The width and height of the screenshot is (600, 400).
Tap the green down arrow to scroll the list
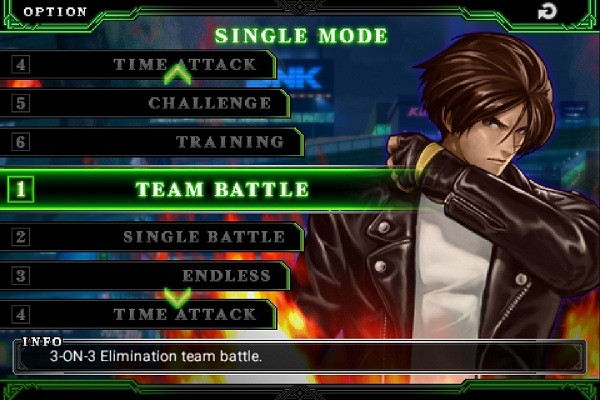pyautogui.click(x=177, y=297)
